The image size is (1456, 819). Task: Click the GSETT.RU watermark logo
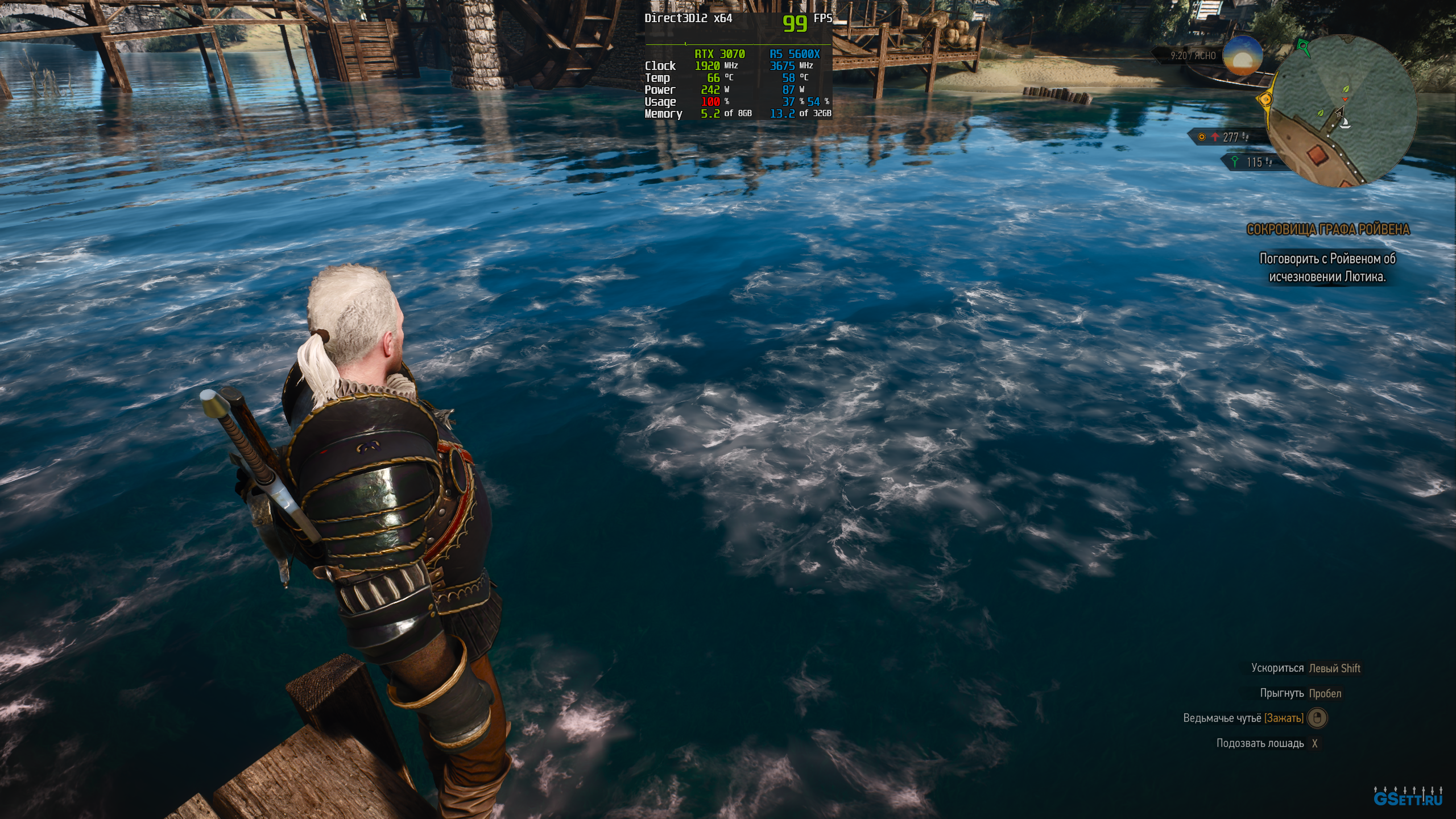click(x=1408, y=797)
